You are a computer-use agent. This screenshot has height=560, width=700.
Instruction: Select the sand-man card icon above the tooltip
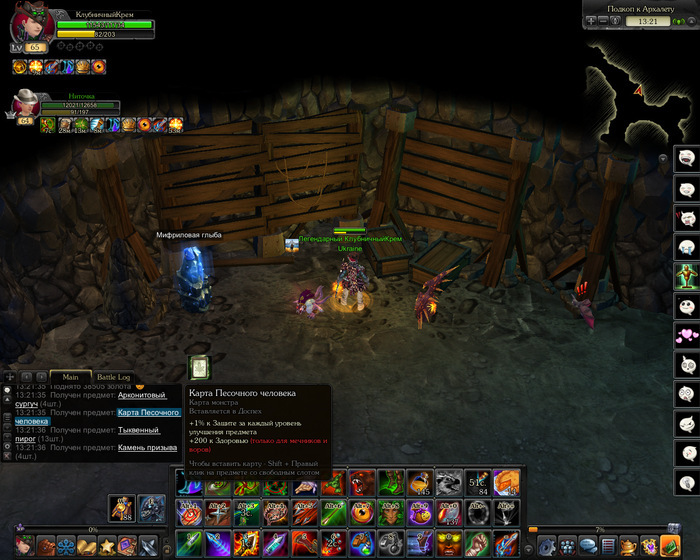199,368
